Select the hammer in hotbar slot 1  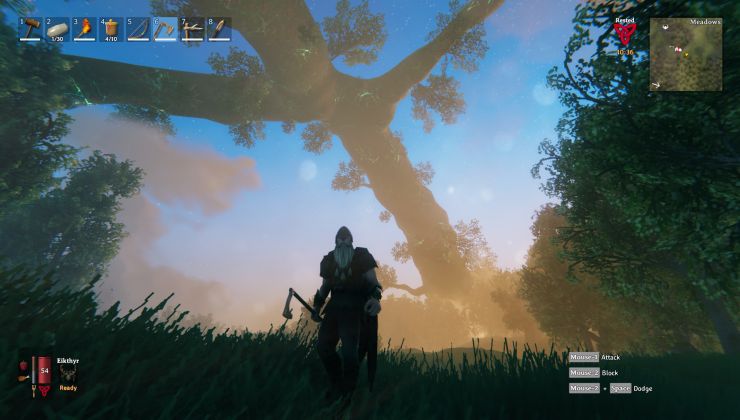pyautogui.click(x=31, y=28)
